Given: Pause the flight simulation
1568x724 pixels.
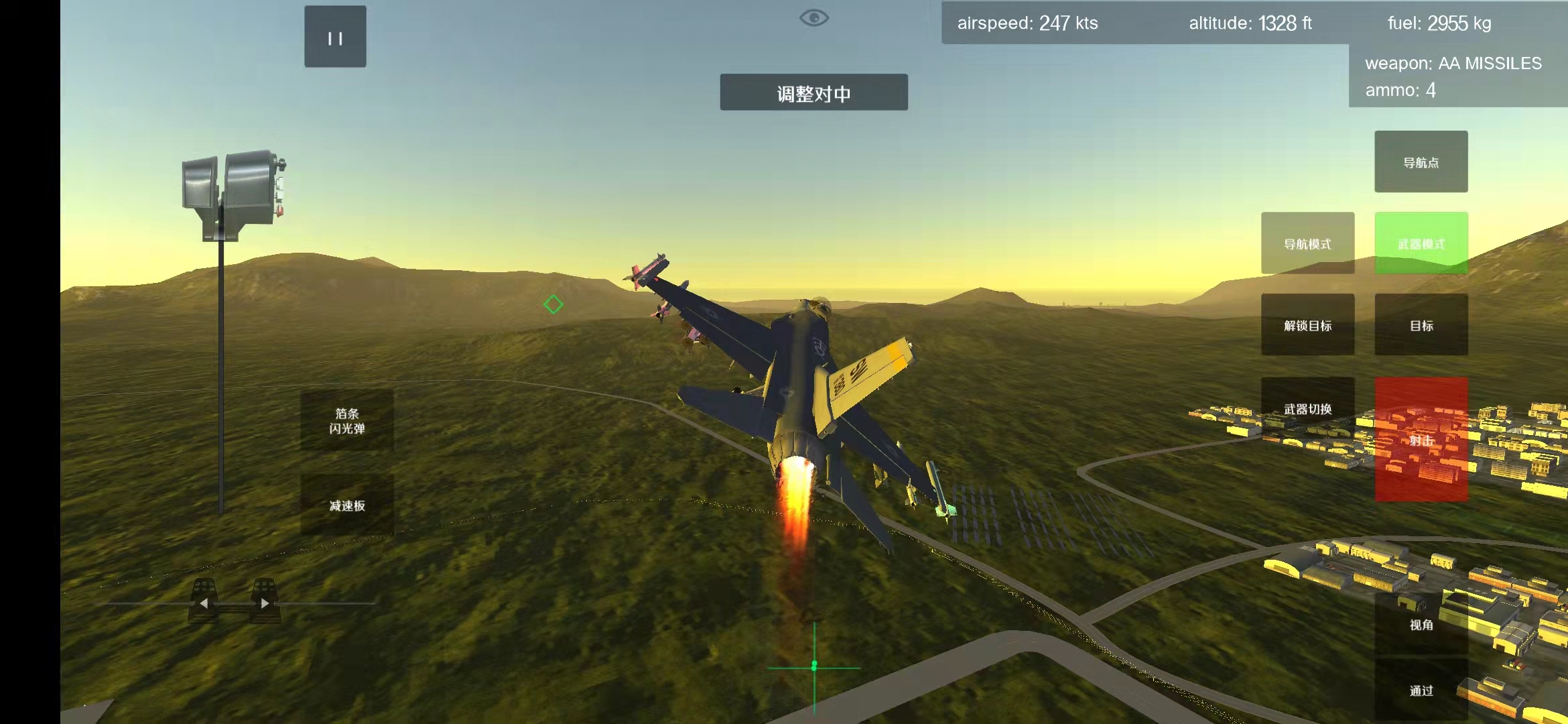Looking at the screenshot, I should pos(335,37).
